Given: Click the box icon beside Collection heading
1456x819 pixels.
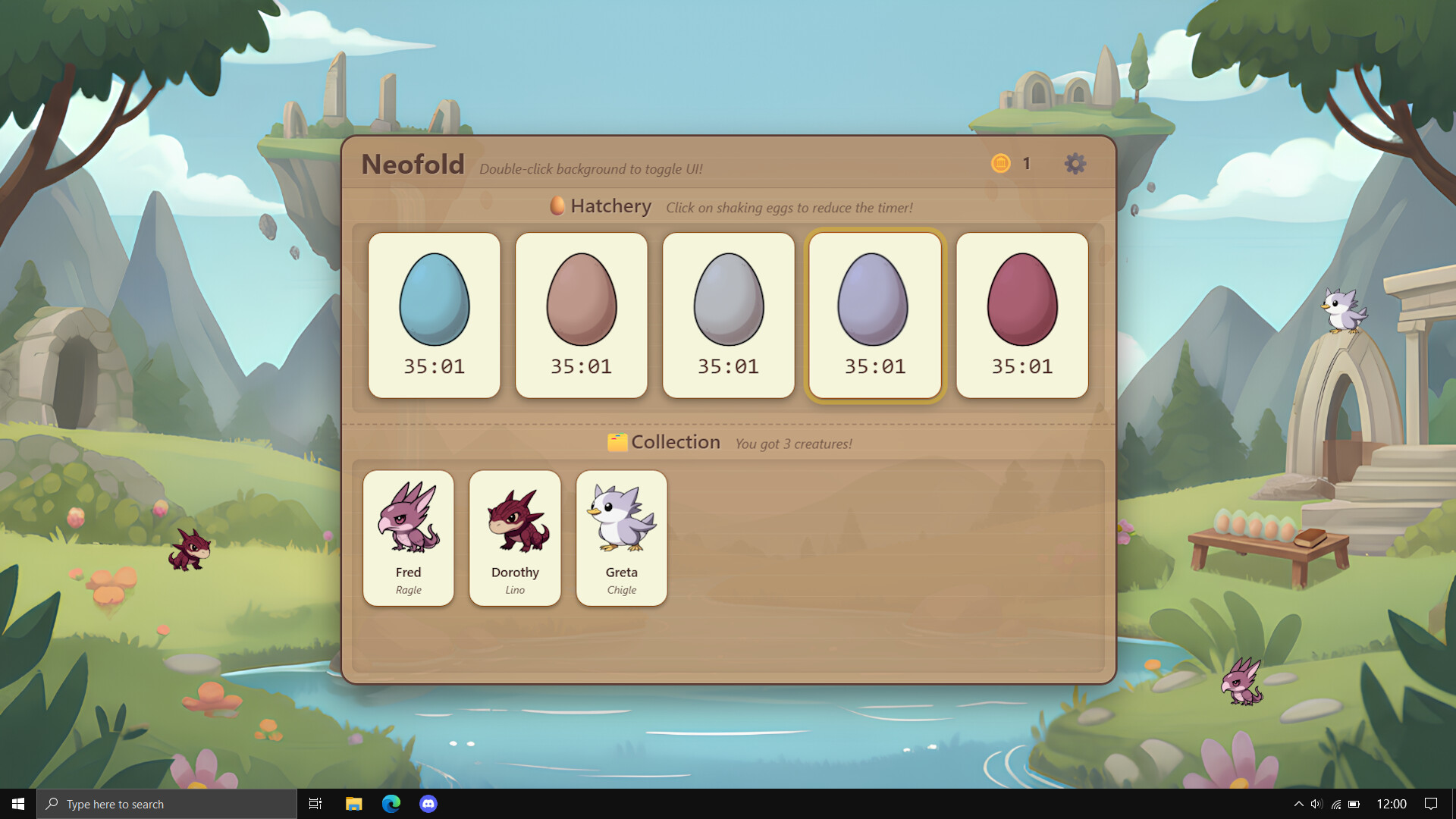Looking at the screenshot, I should point(617,441).
